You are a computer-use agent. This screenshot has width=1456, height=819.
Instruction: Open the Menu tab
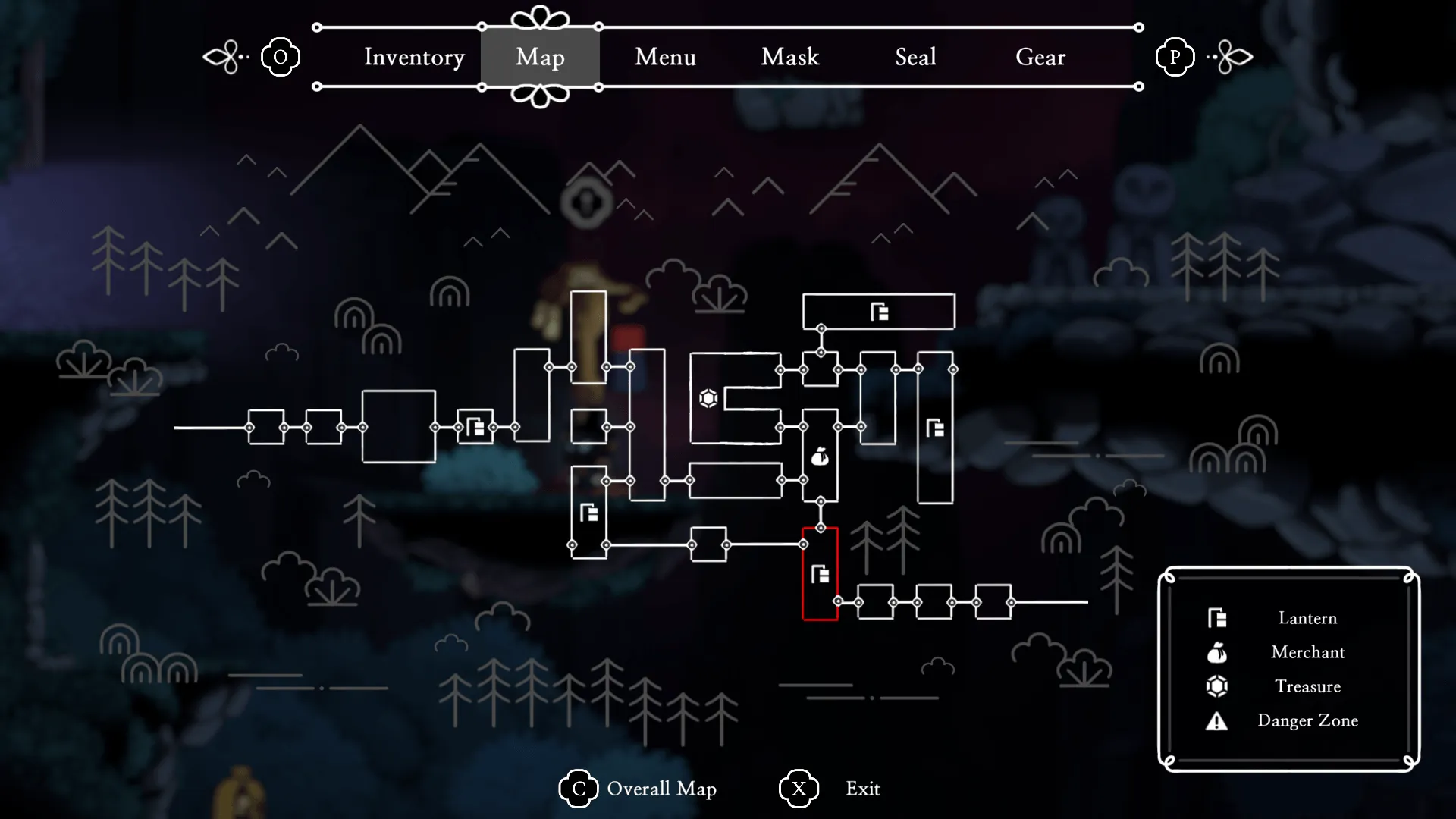pyautogui.click(x=665, y=57)
